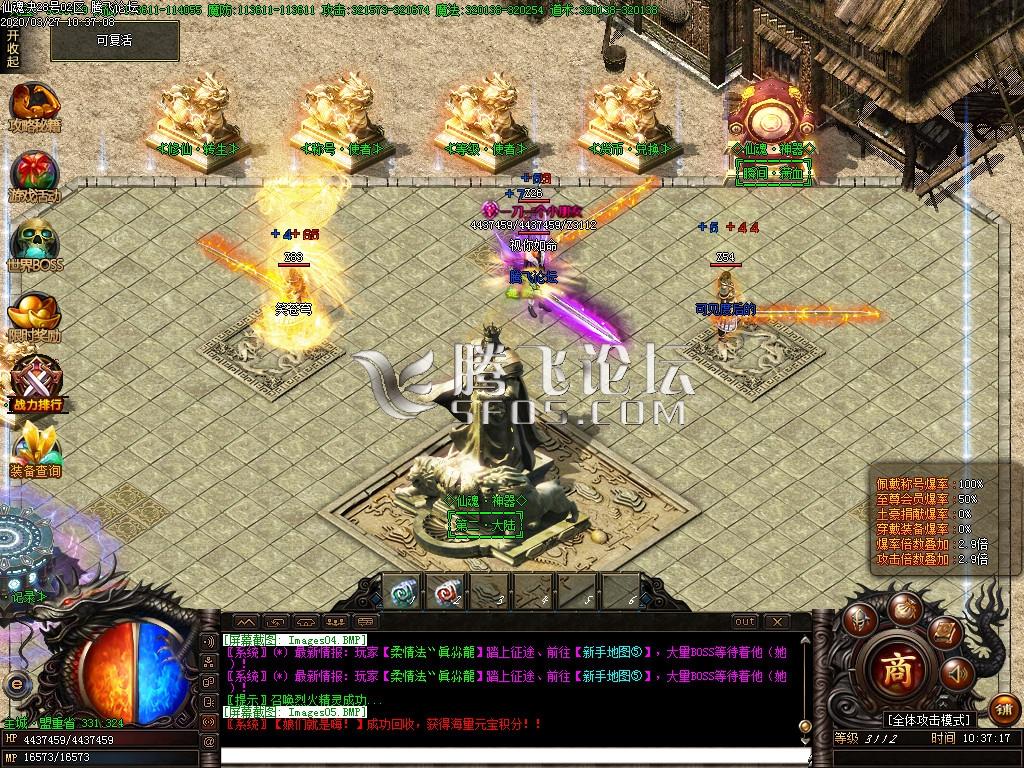Select the green swirl scroll hotbar slot
This screenshot has width=1024, height=768.
tap(402, 591)
